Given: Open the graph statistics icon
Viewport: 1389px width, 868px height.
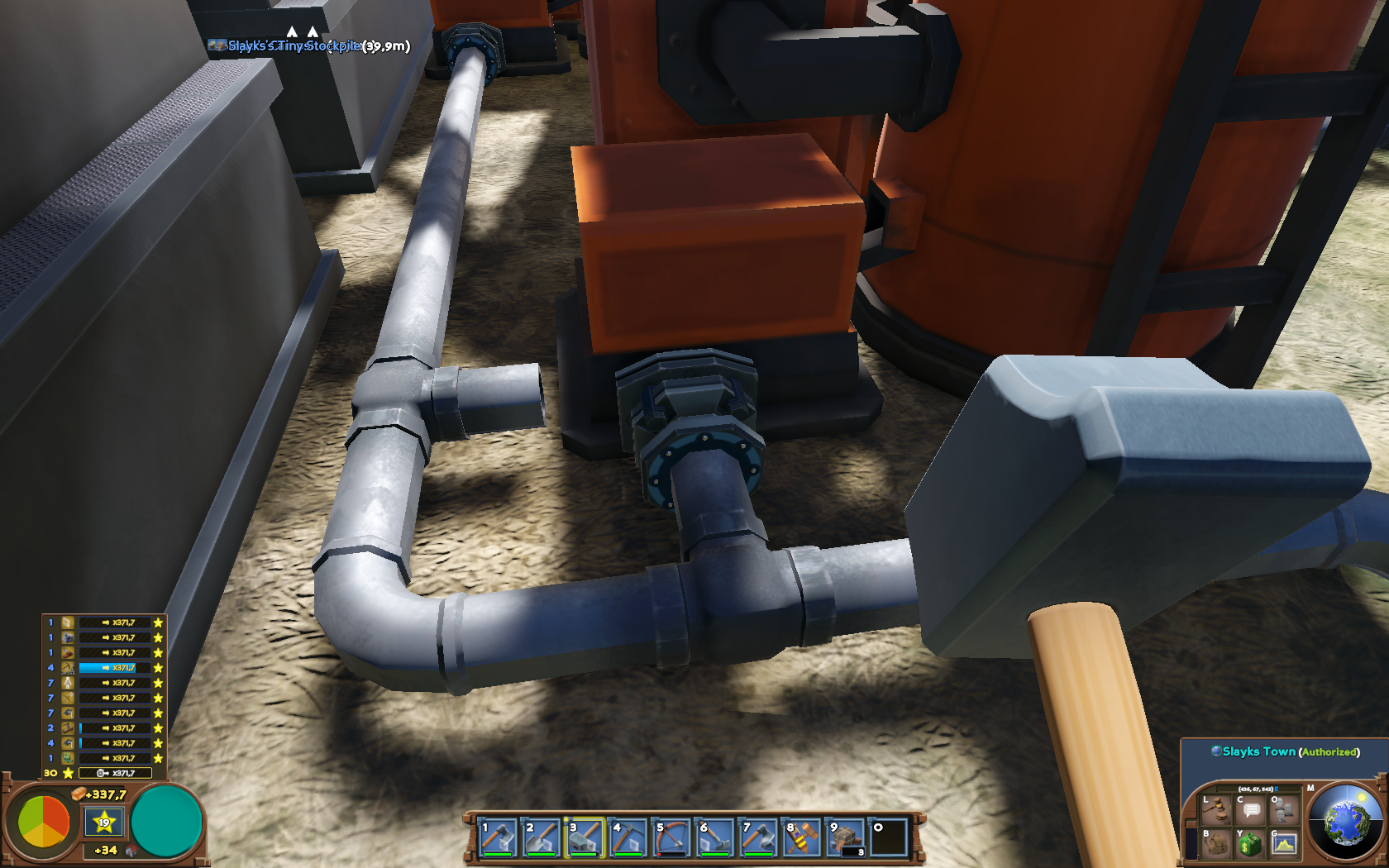Looking at the screenshot, I should (x=1284, y=844).
